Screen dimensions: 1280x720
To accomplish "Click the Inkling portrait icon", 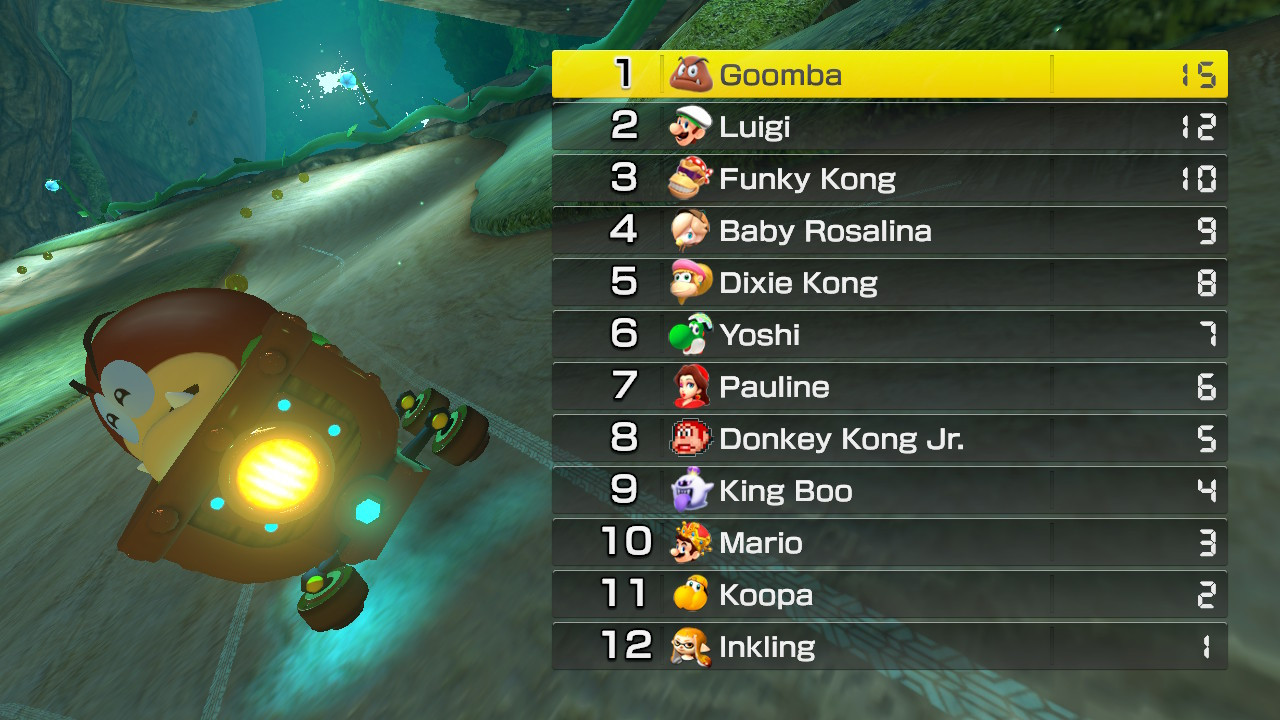I will (x=687, y=647).
